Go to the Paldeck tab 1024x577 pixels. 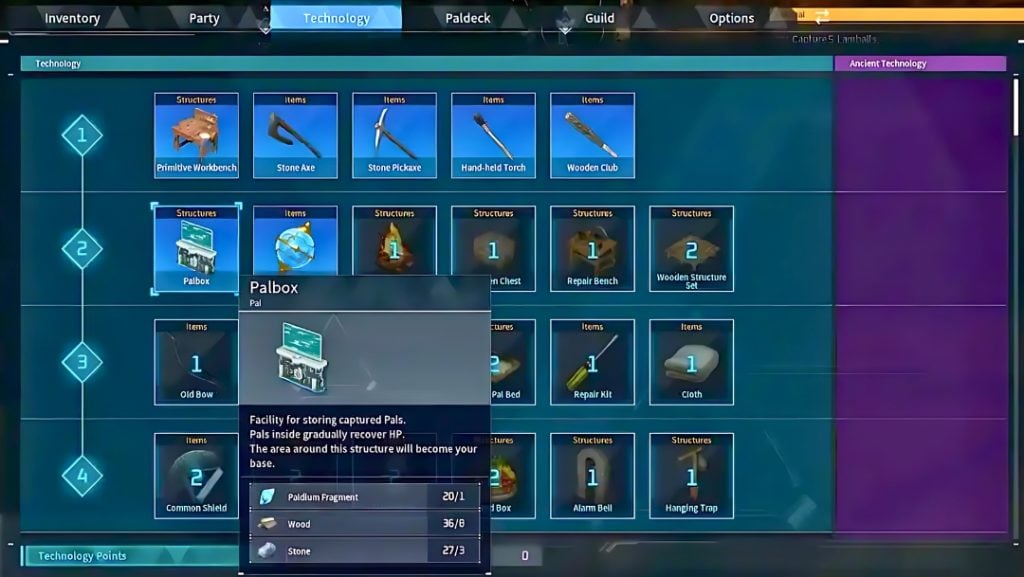(x=468, y=18)
